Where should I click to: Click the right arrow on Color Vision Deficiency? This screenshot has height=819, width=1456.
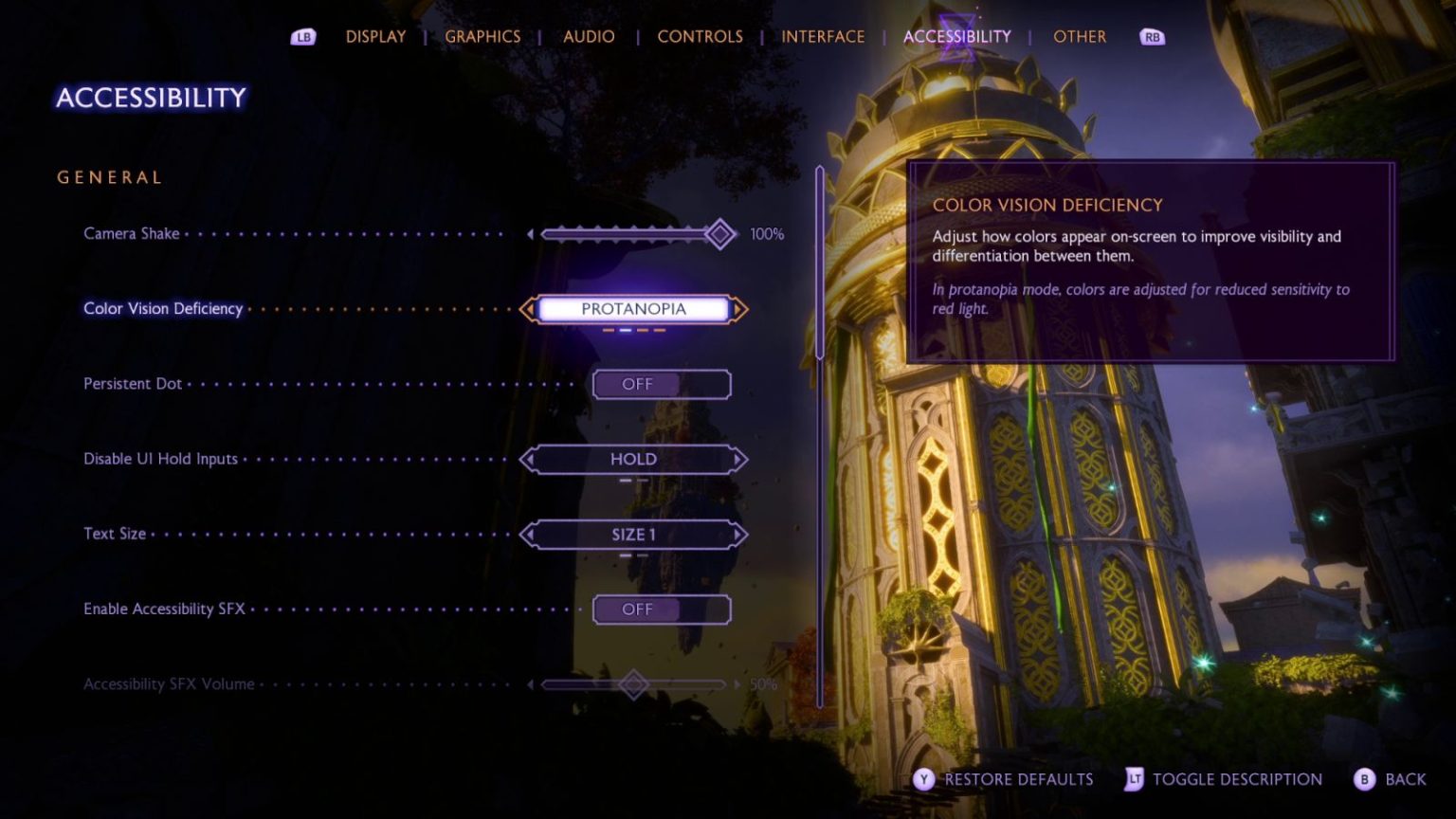[737, 308]
